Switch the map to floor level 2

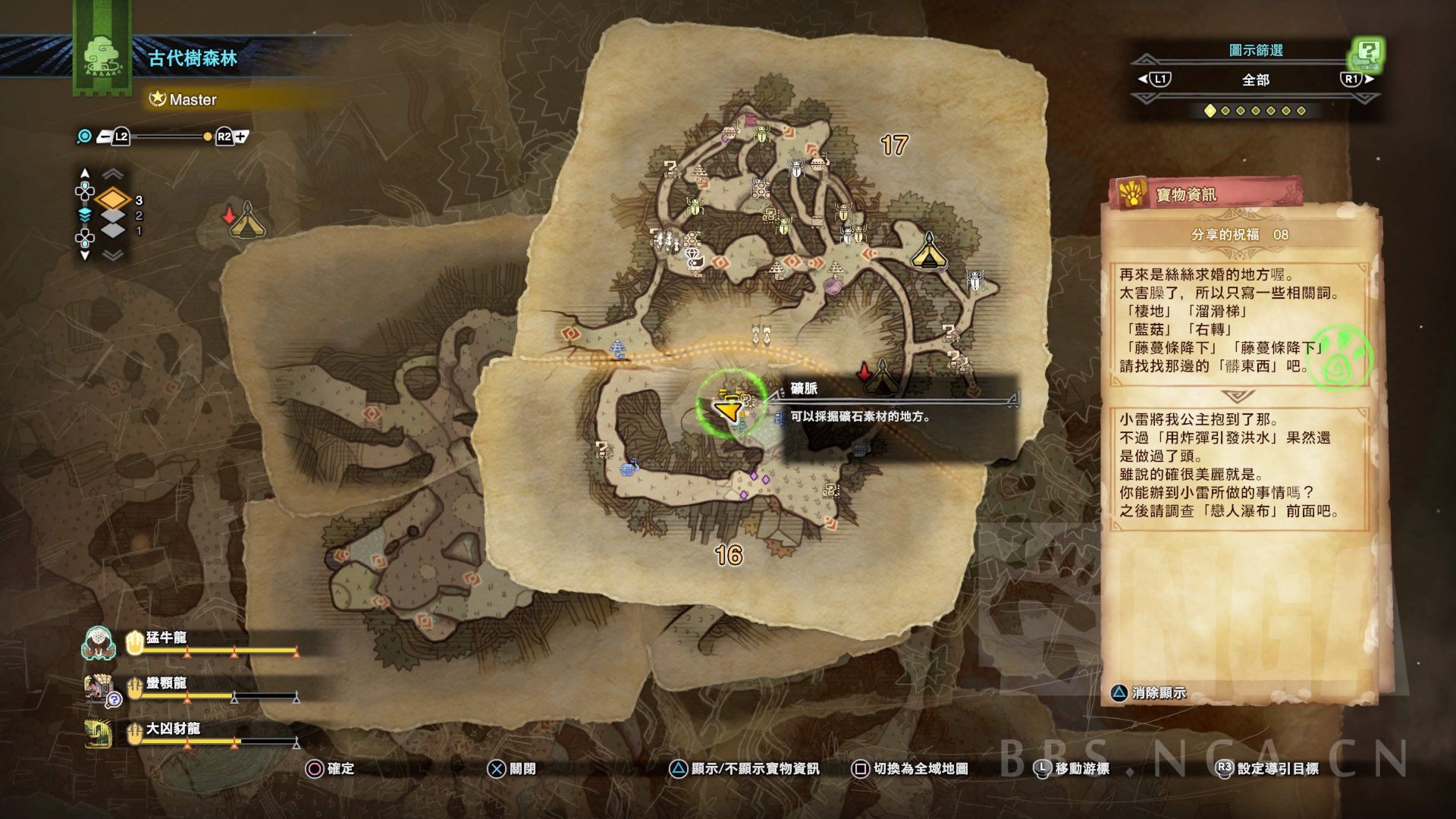(113, 215)
